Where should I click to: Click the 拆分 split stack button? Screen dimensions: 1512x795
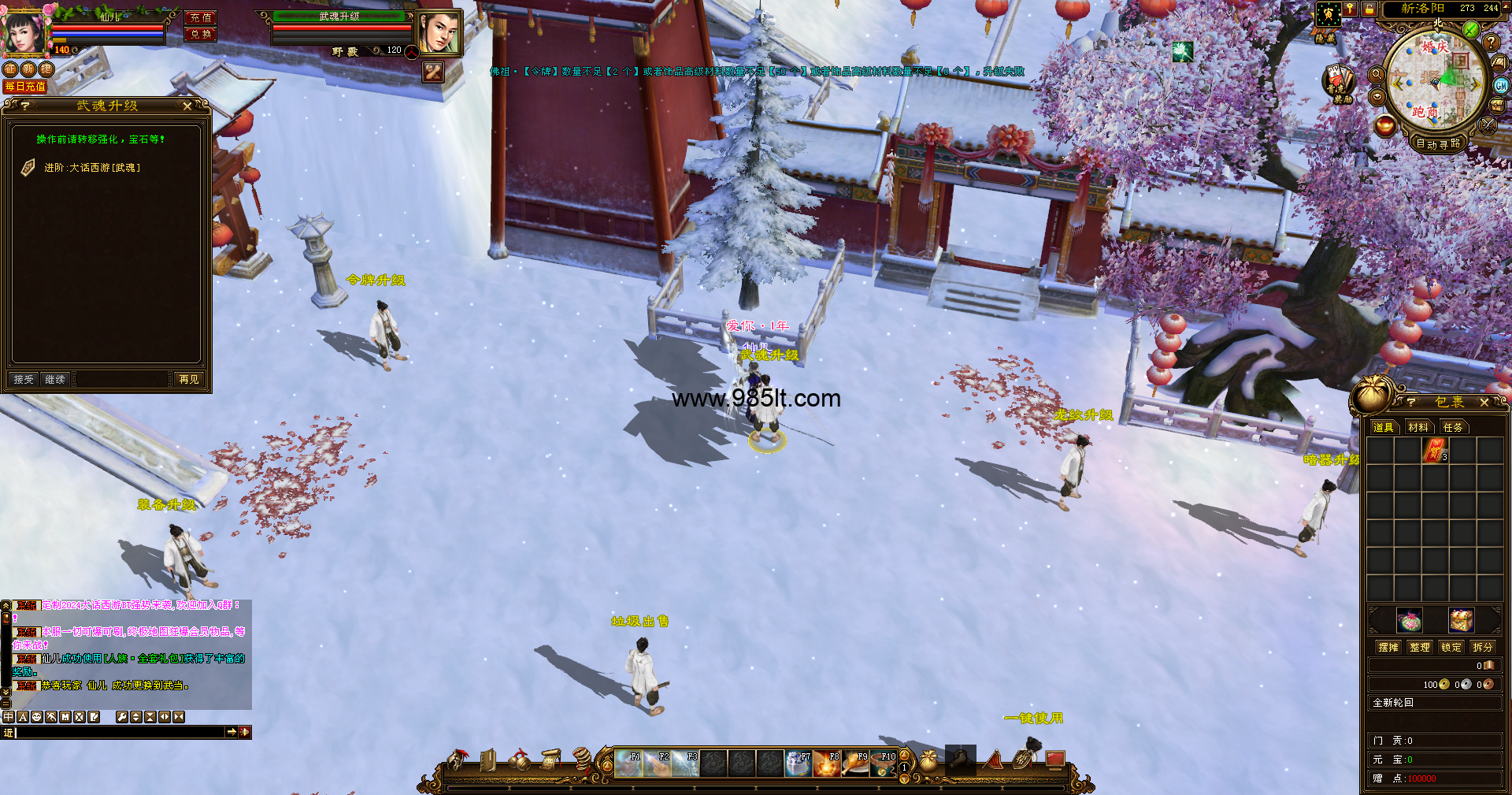click(1483, 647)
